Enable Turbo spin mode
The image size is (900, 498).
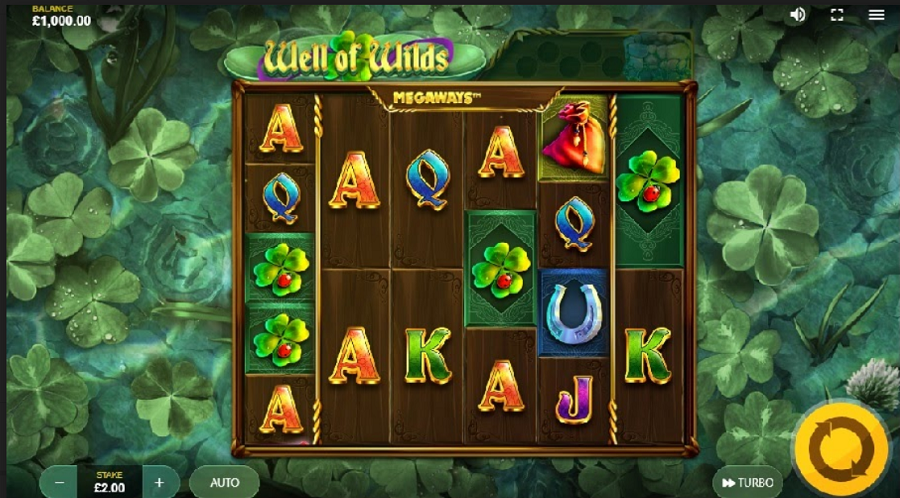coord(746,482)
